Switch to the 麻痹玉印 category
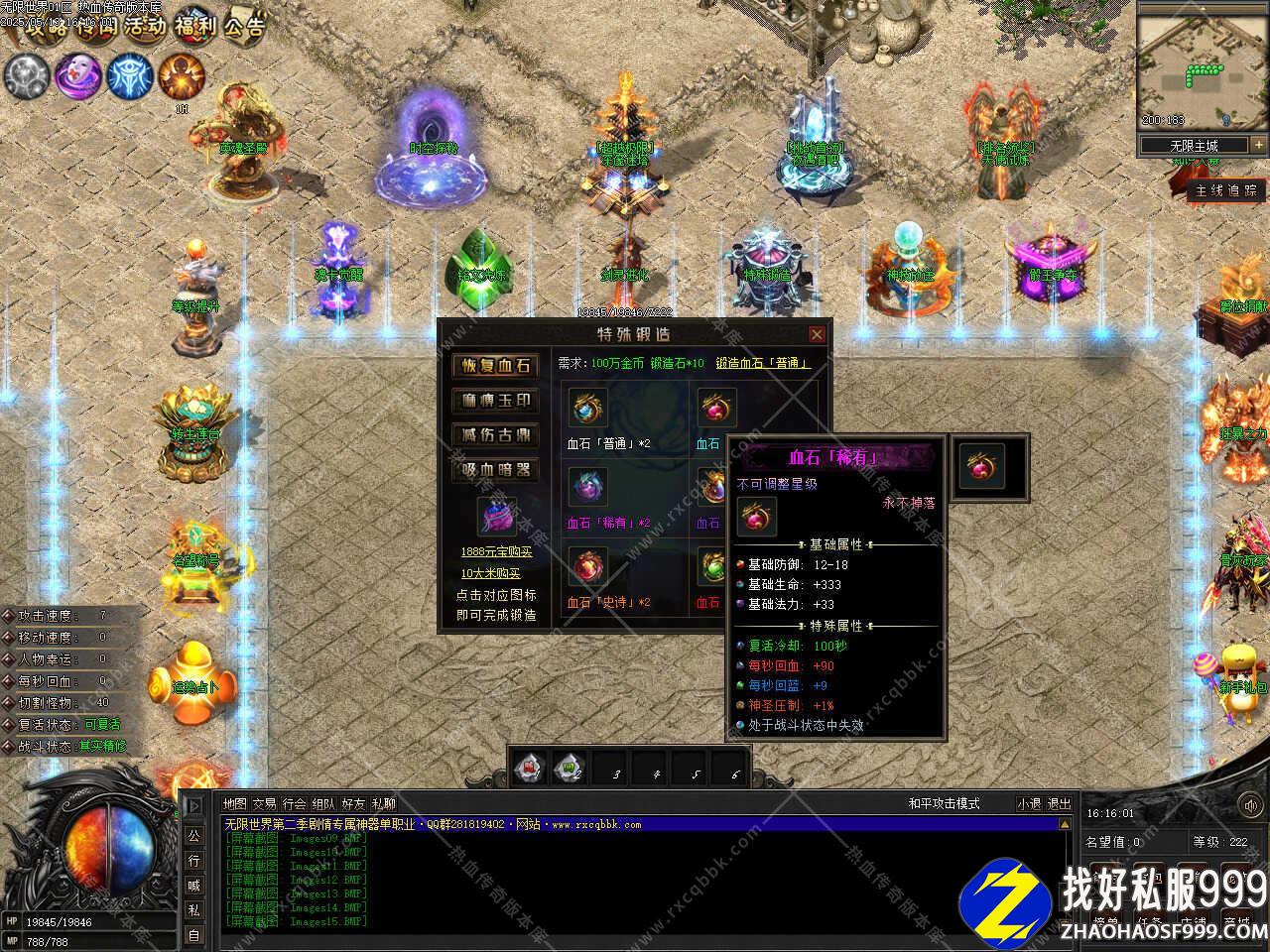Viewport: 1270px width, 952px height. click(x=495, y=401)
